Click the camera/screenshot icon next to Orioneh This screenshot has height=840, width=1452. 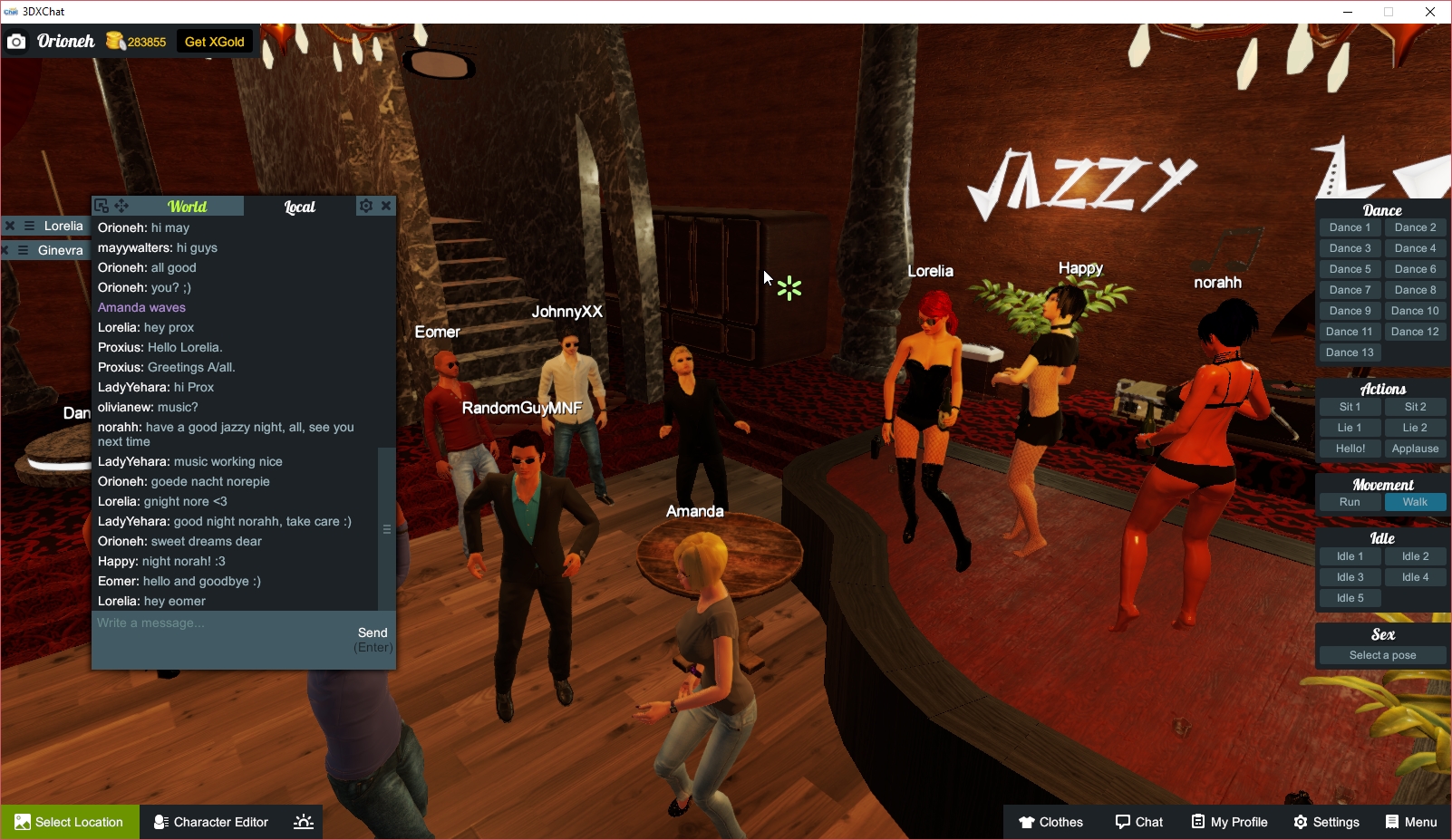(16, 41)
